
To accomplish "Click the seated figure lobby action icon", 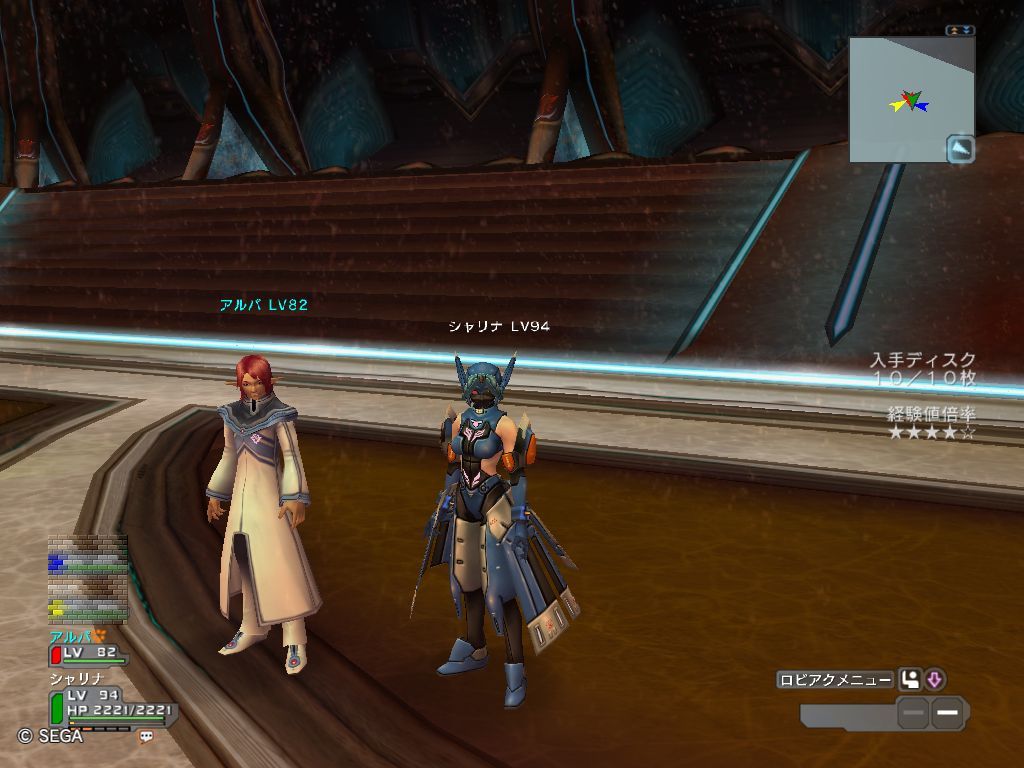I will (910, 680).
